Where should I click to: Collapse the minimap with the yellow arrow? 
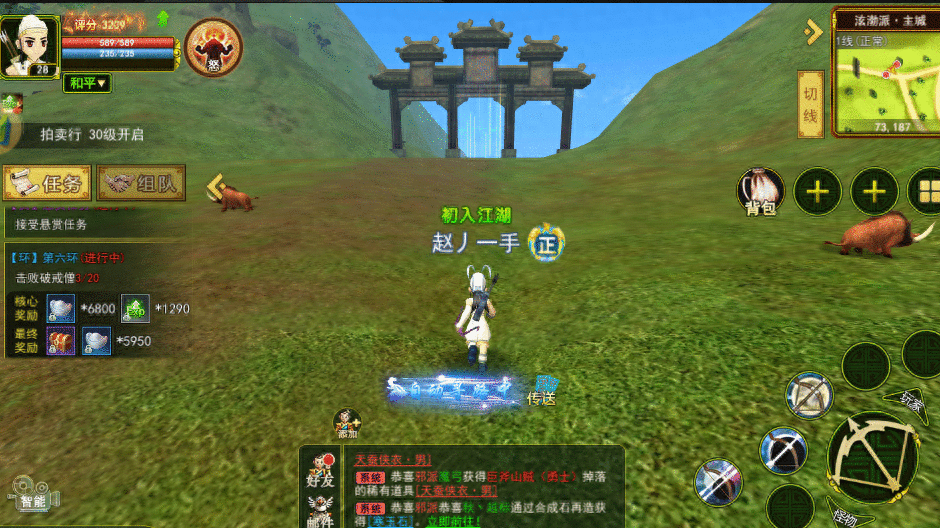click(811, 32)
